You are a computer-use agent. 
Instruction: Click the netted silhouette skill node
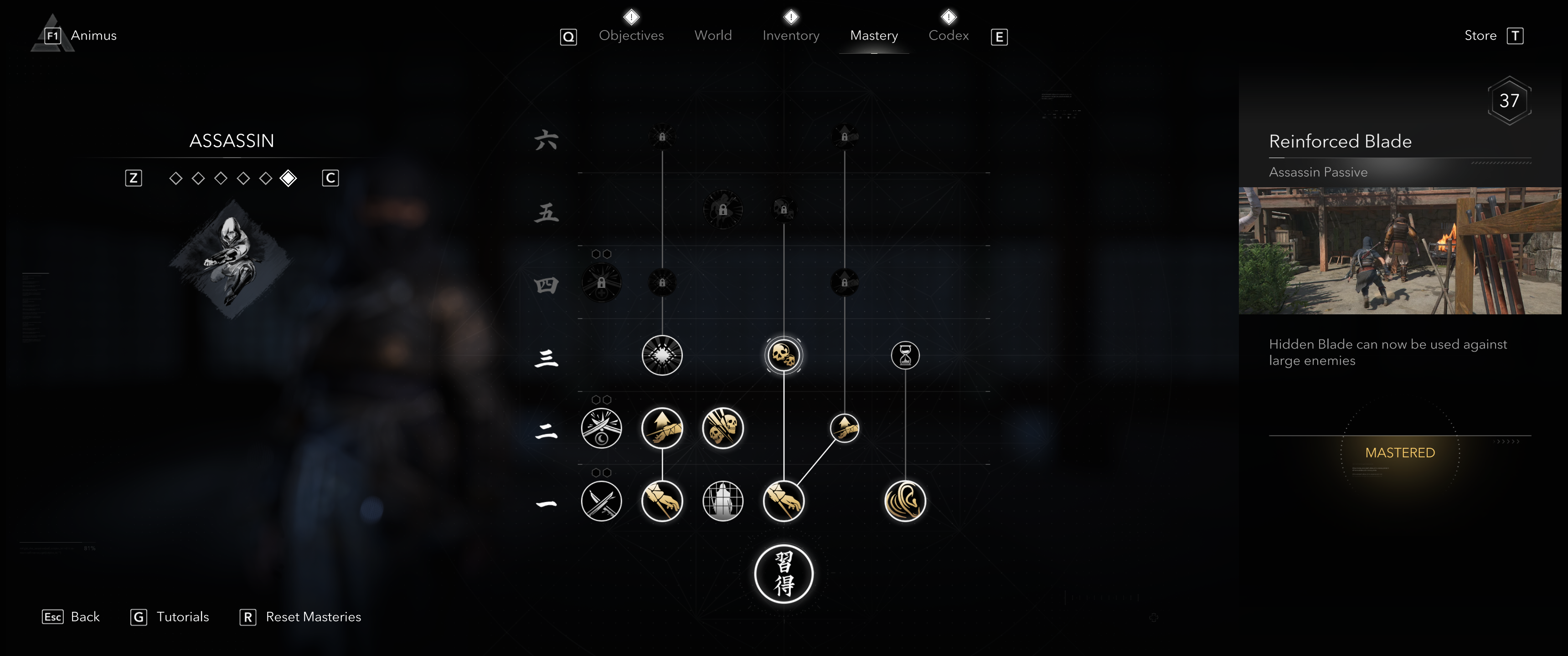(722, 501)
